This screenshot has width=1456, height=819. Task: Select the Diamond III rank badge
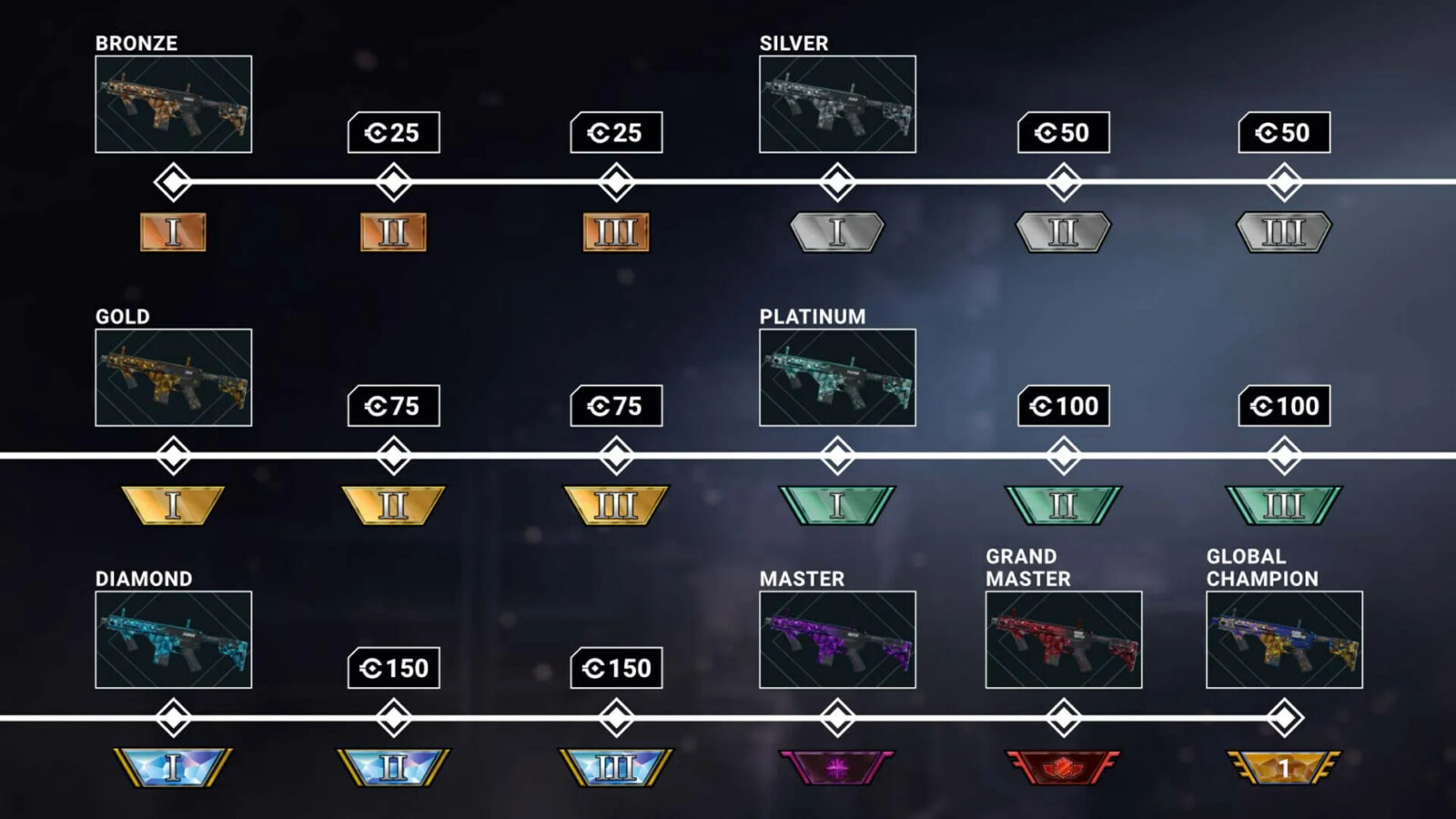click(x=616, y=767)
